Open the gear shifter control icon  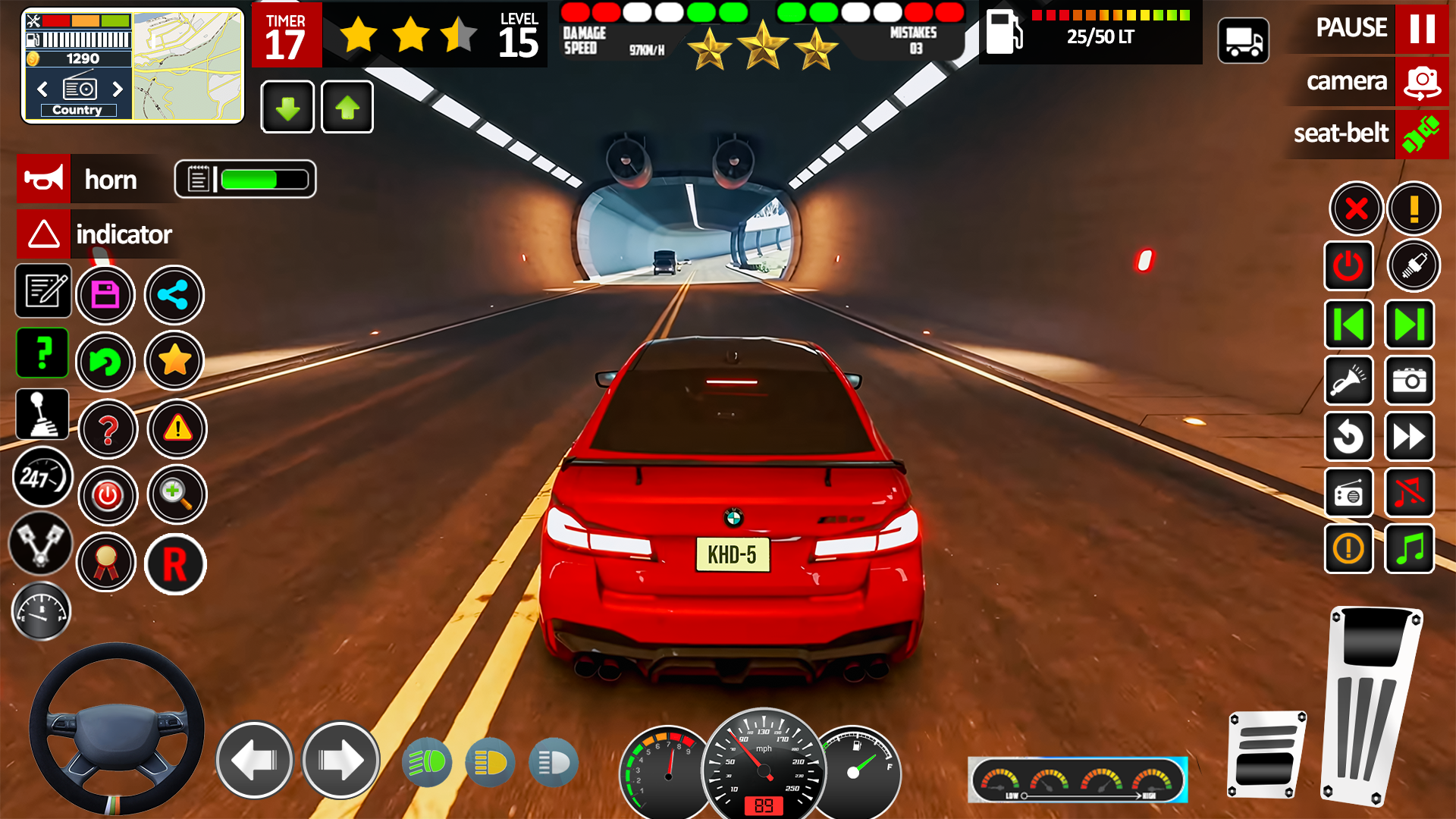[42, 413]
